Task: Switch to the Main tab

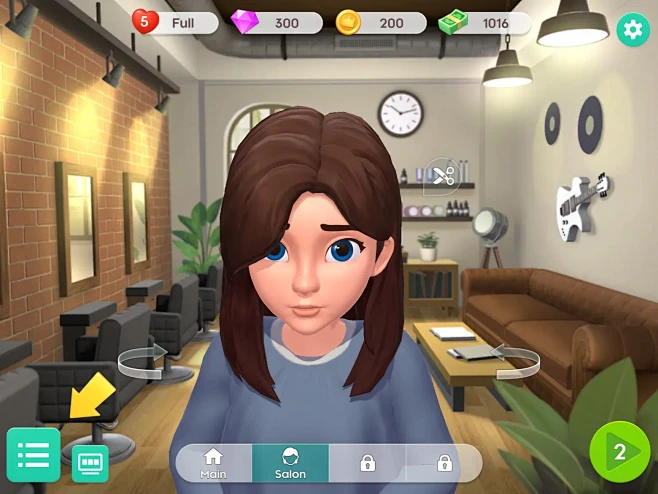Action: pyautogui.click(x=213, y=463)
